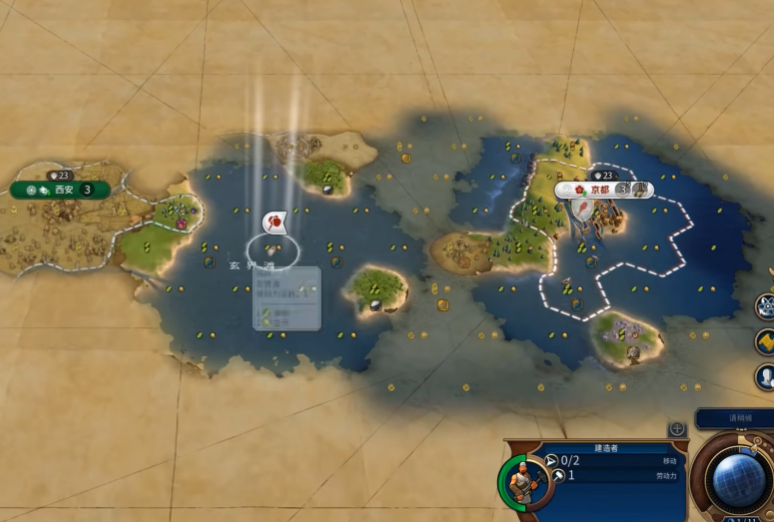Open the science atom notification icon
This screenshot has width=774, height=522.
[x=765, y=306]
